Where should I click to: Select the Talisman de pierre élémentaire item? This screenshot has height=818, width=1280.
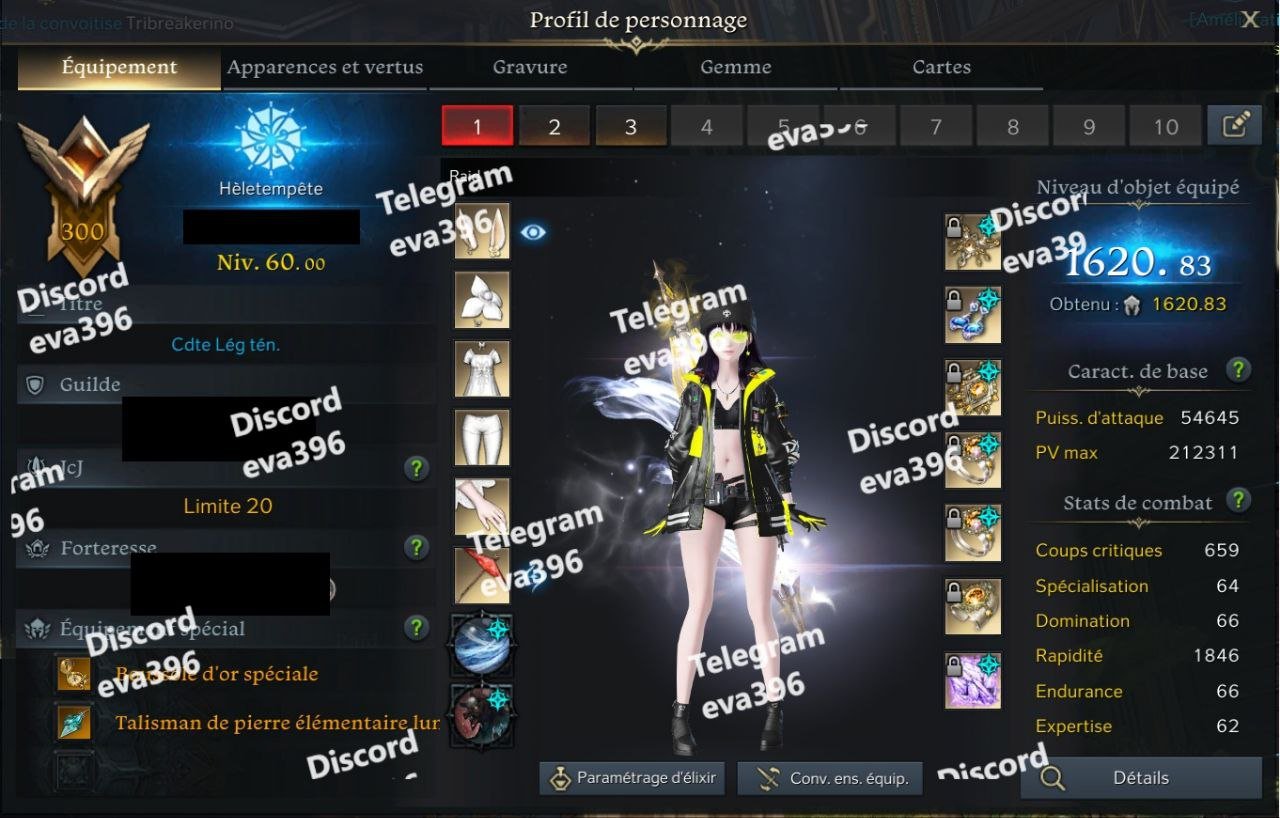click(x=277, y=722)
